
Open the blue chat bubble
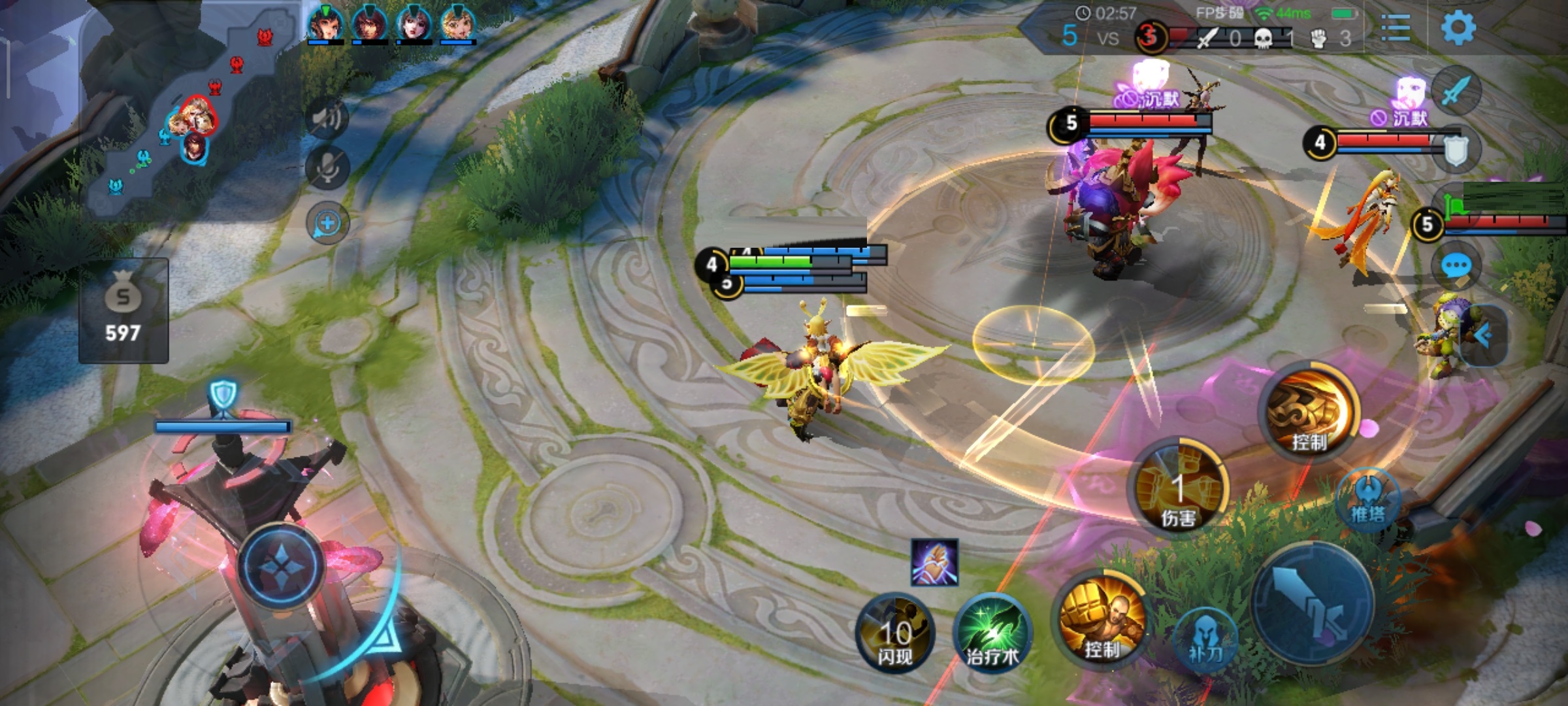click(1456, 266)
